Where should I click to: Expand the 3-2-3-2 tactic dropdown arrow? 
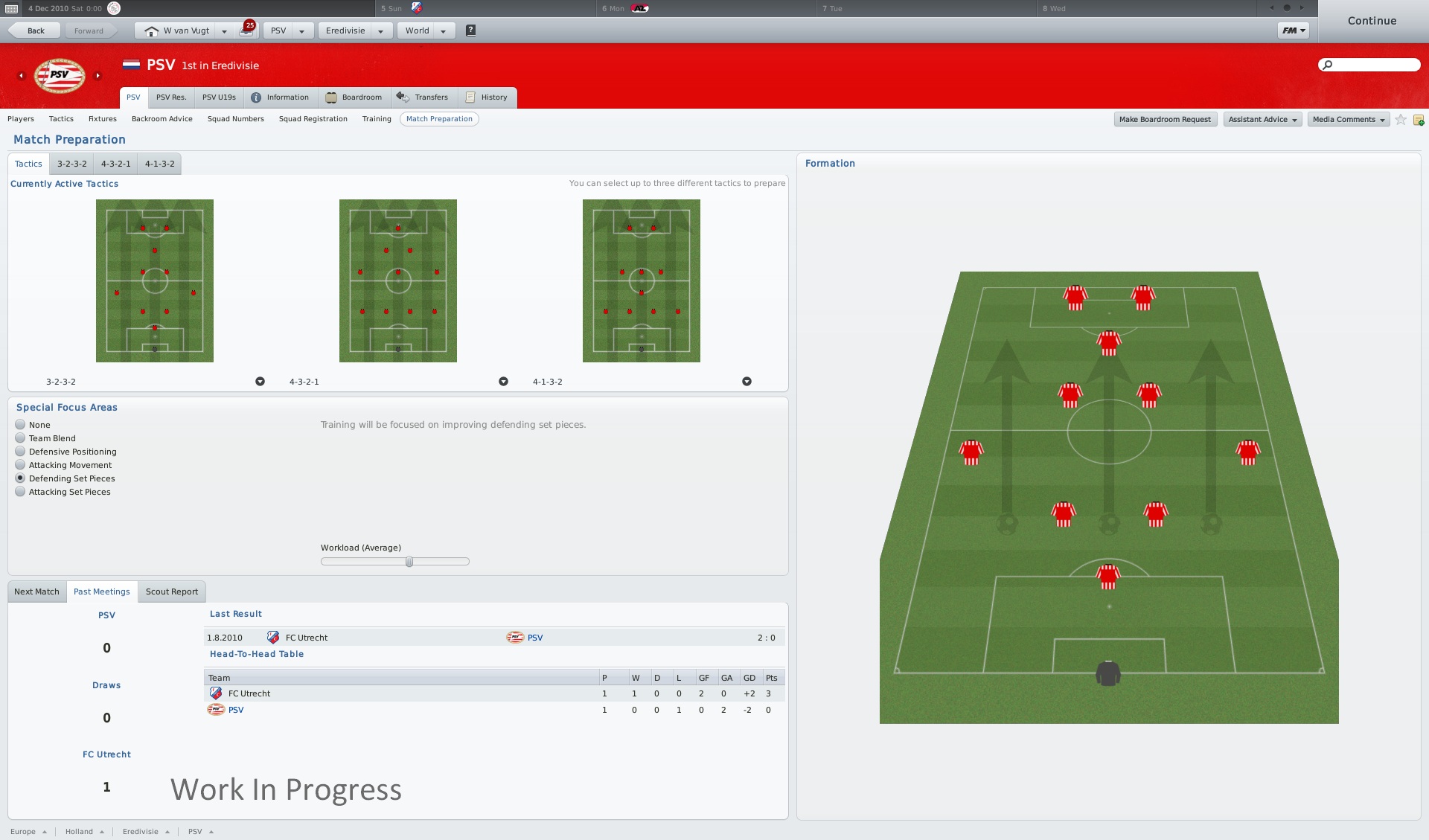tap(260, 381)
